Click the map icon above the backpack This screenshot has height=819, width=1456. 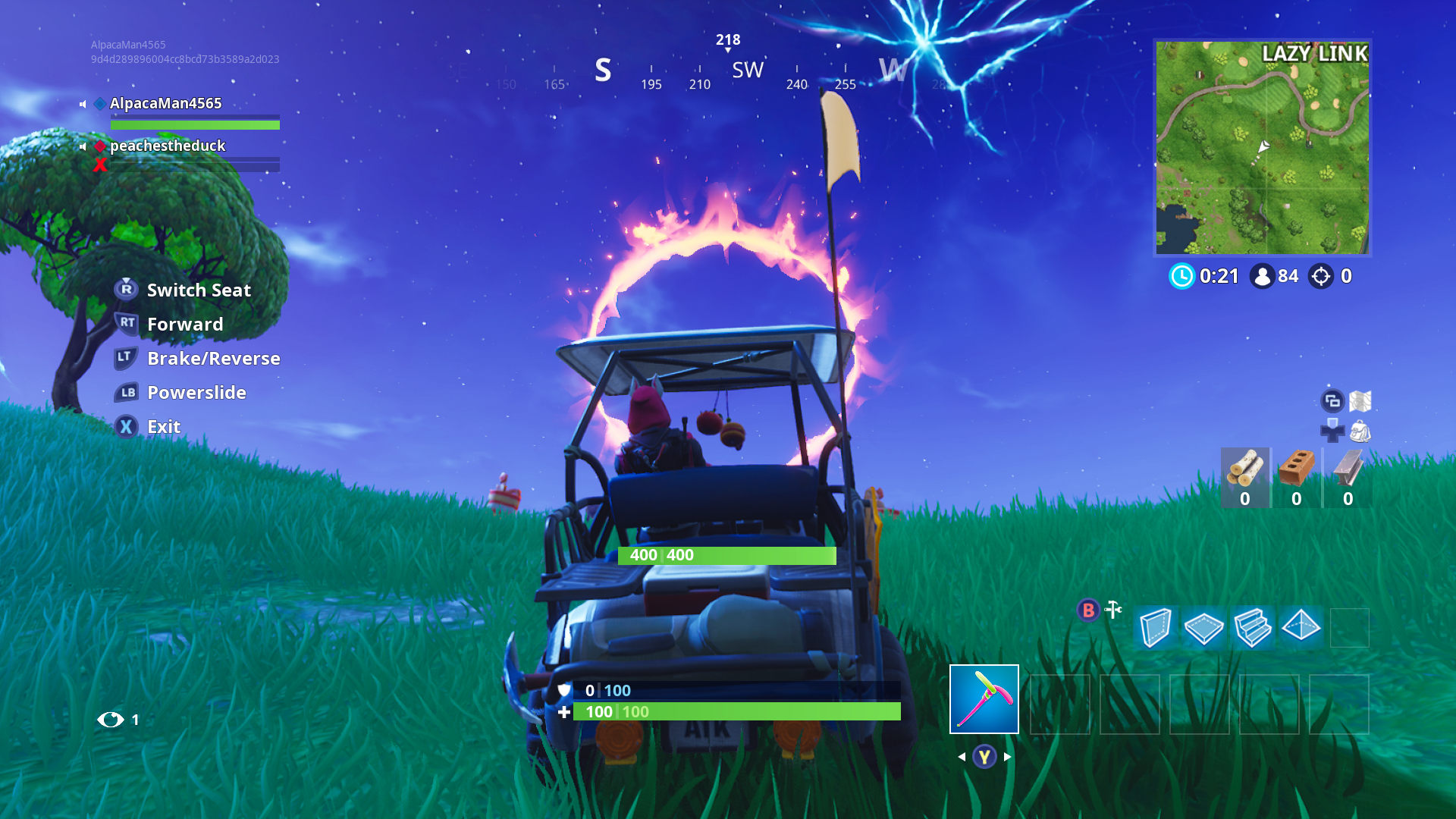1360,401
